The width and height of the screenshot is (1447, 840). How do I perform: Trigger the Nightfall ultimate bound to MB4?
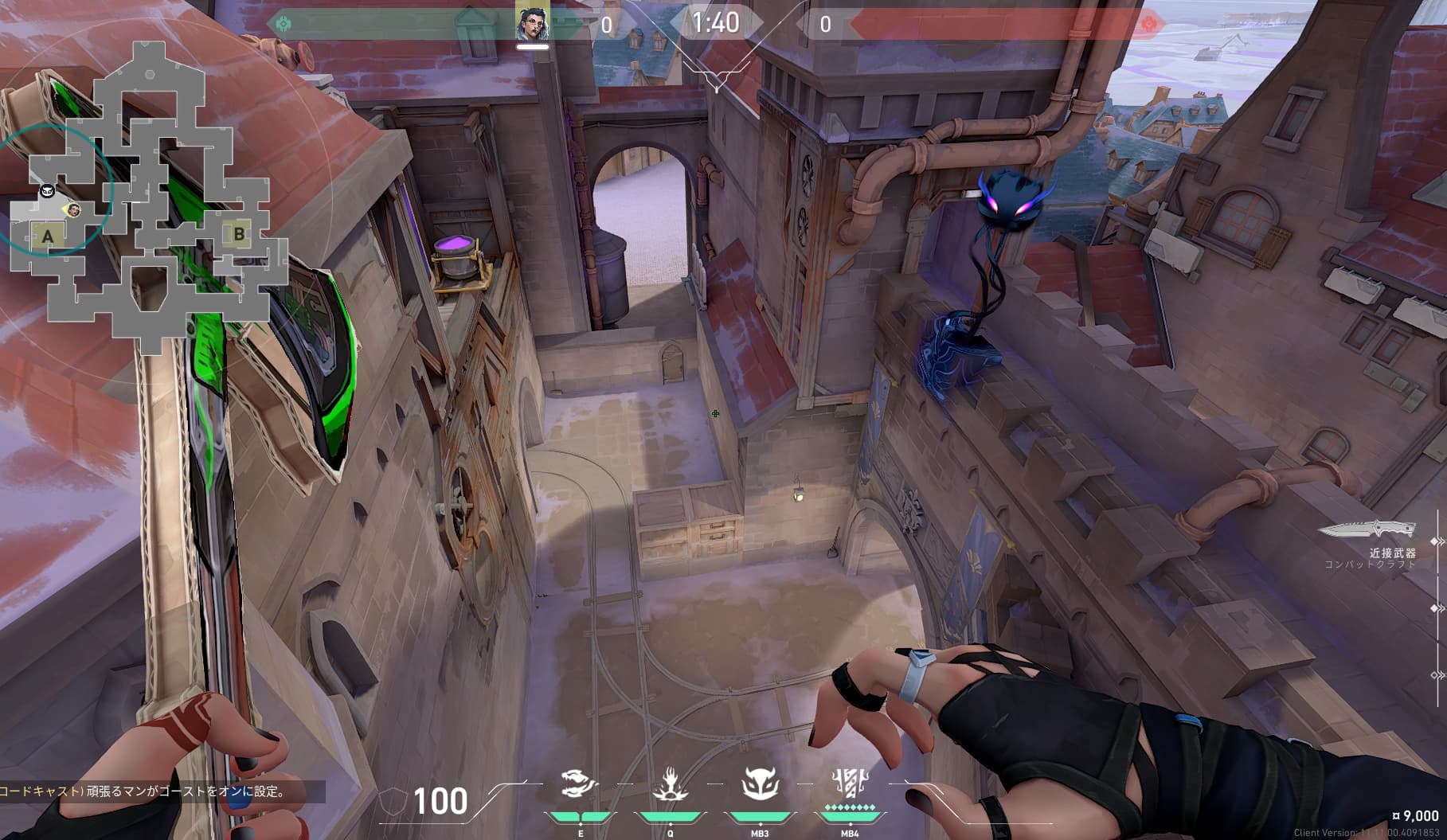click(x=849, y=784)
